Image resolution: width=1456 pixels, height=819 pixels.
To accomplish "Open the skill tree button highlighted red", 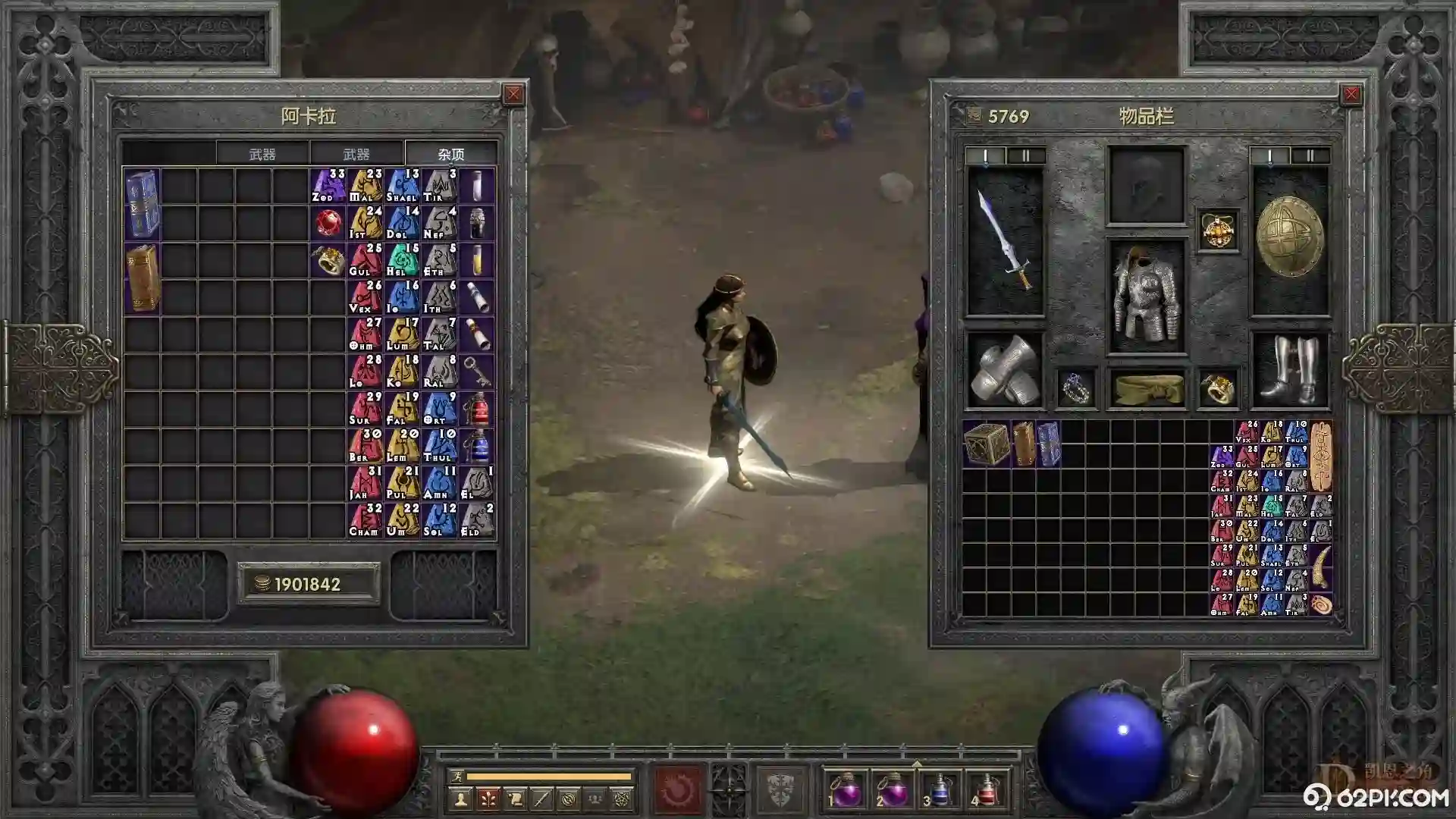I will click(x=488, y=799).
